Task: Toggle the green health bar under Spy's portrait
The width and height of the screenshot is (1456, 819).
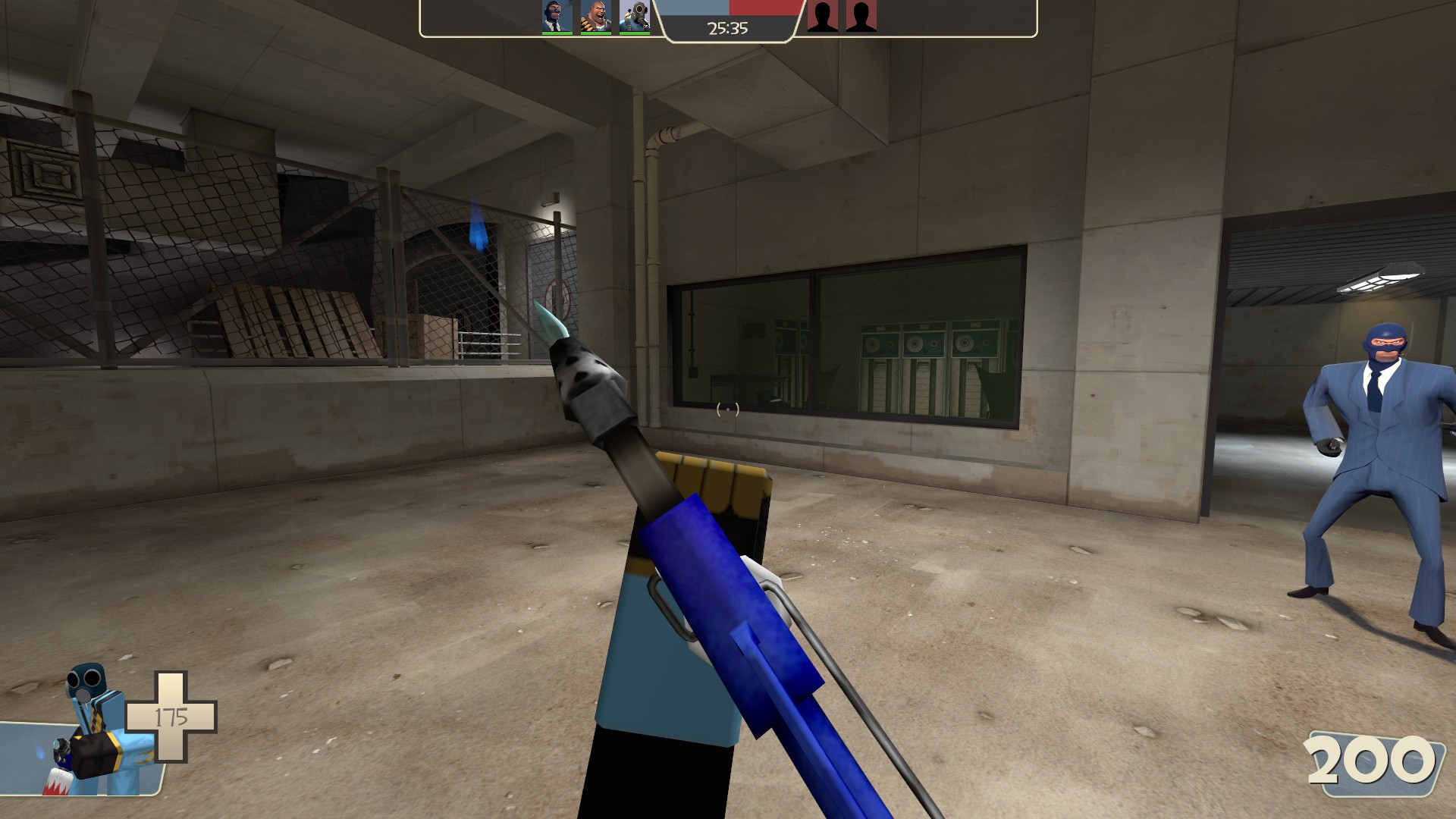Action: pos(557,32)
